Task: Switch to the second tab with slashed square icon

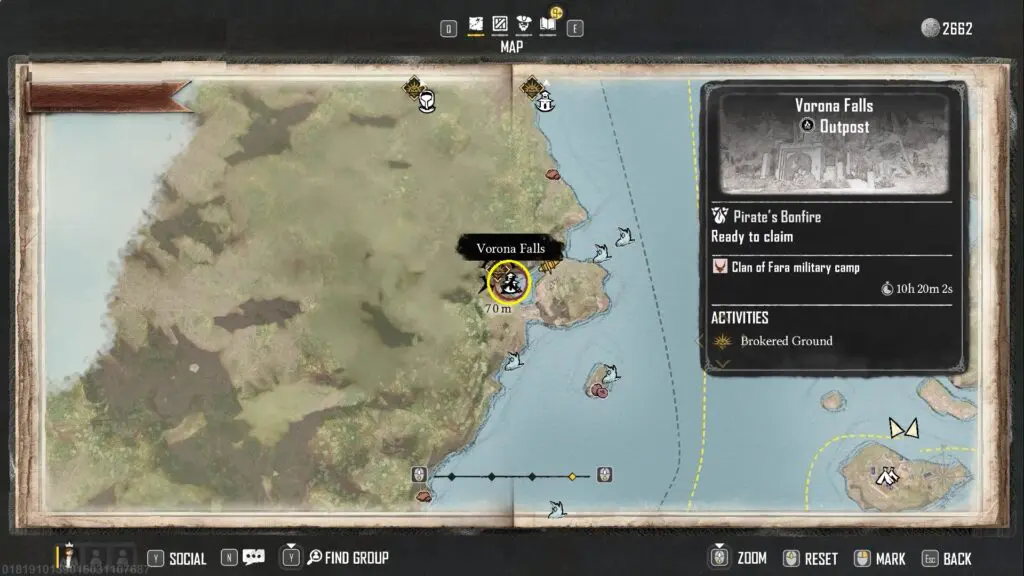Action: (500, 24)
